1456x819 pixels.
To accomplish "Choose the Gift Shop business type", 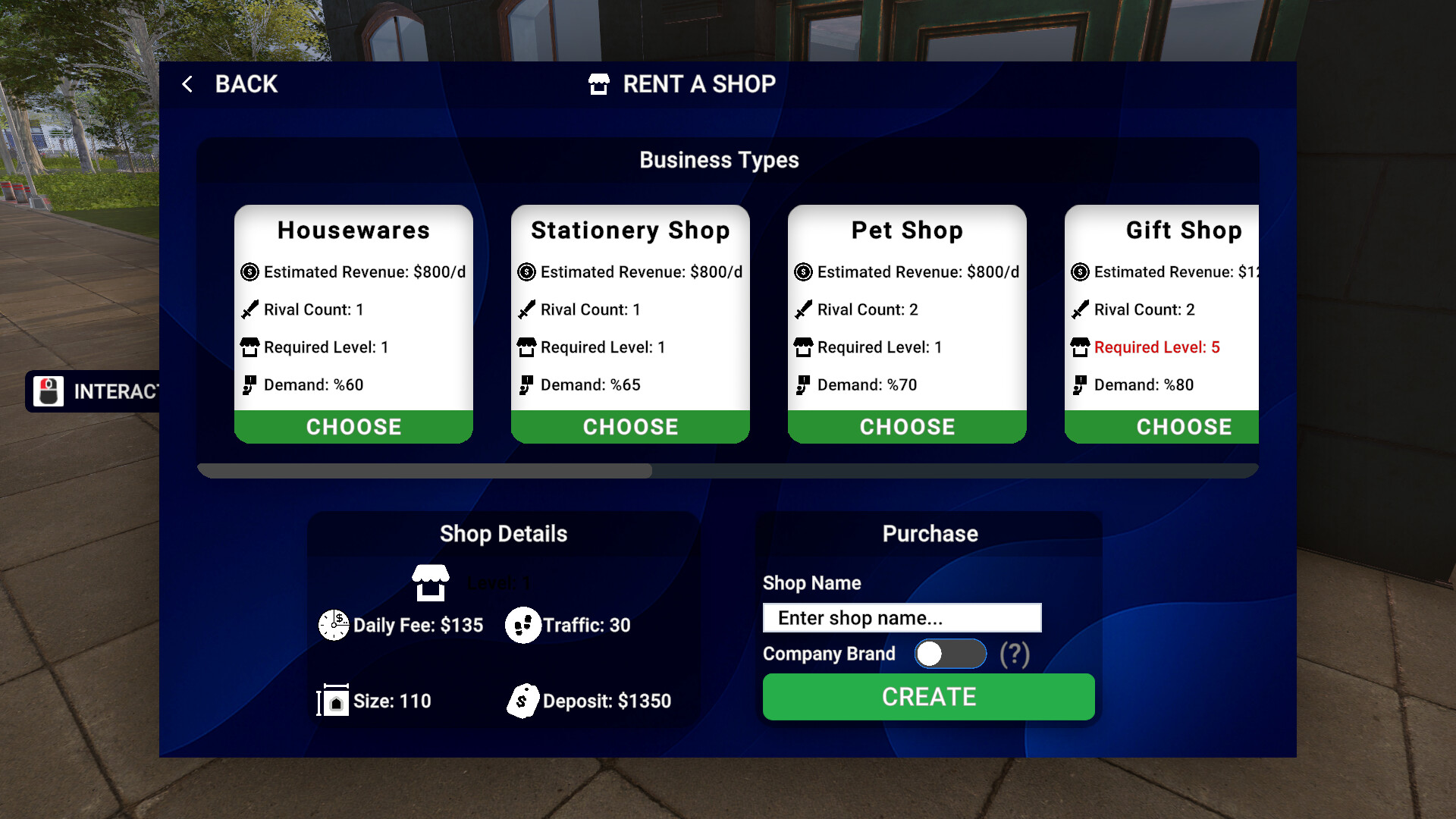I will (1184, 426).
